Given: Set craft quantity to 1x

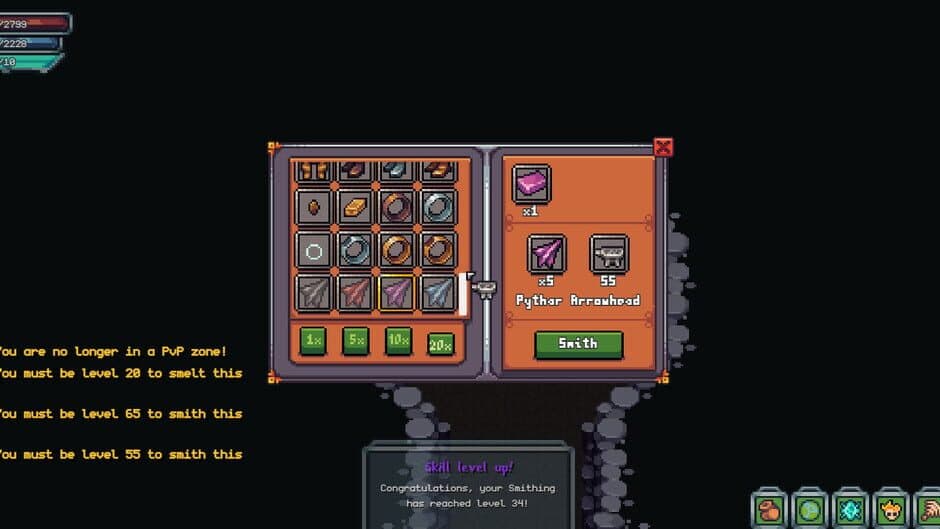Looking at the screenshot, I should 314,341.
